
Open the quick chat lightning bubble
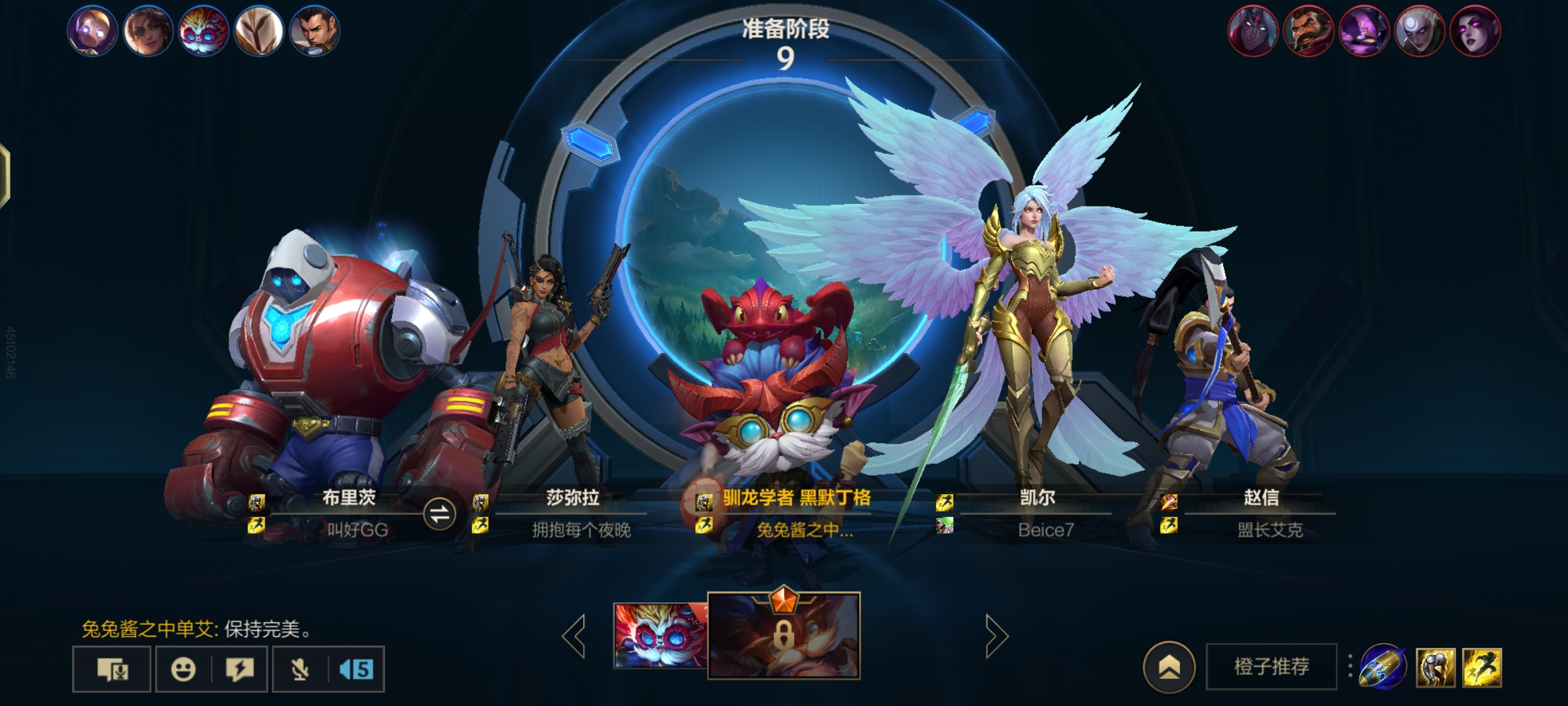pos(239,669)
